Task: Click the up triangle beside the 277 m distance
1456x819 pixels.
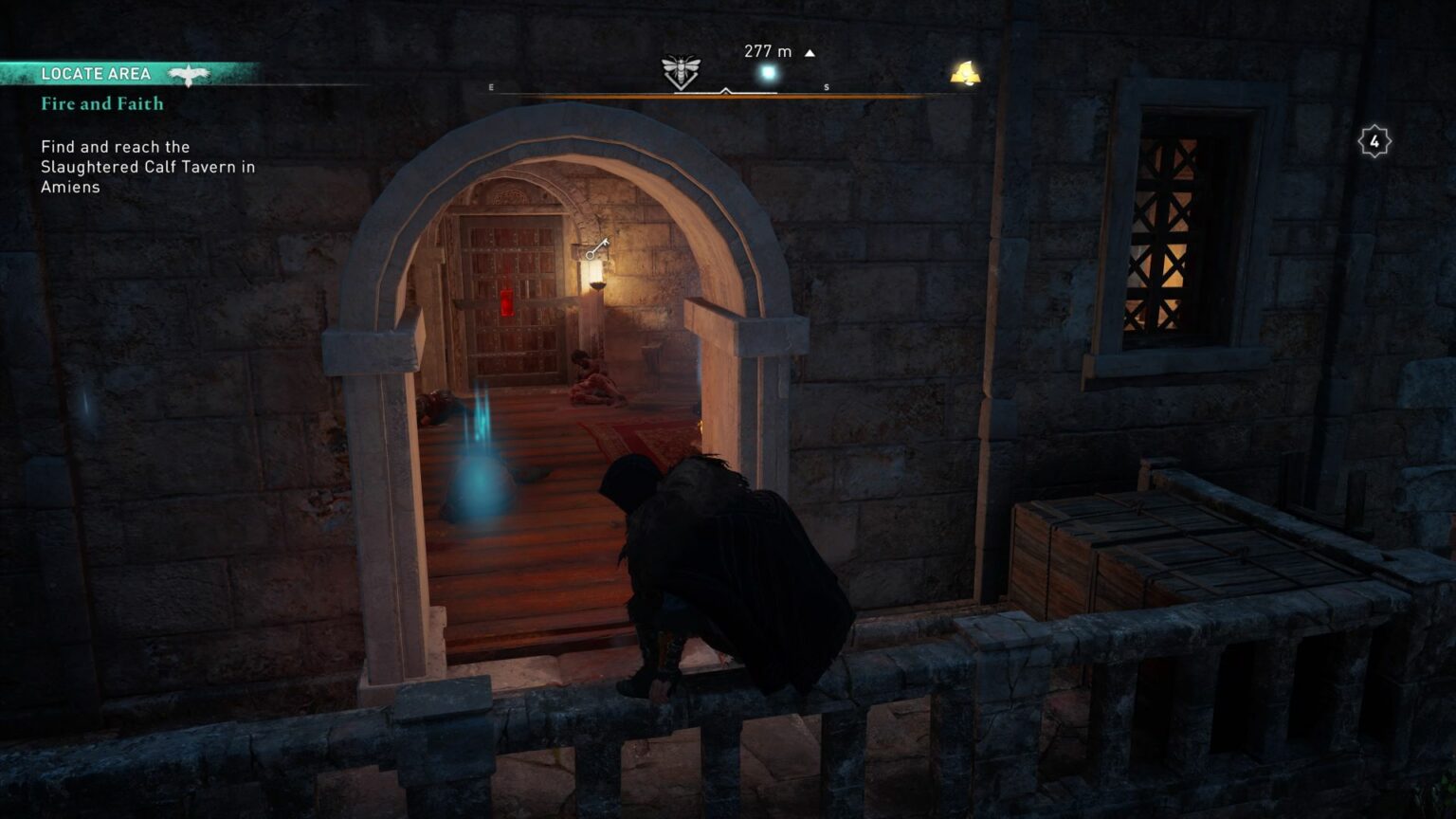Action: (810, 52)
